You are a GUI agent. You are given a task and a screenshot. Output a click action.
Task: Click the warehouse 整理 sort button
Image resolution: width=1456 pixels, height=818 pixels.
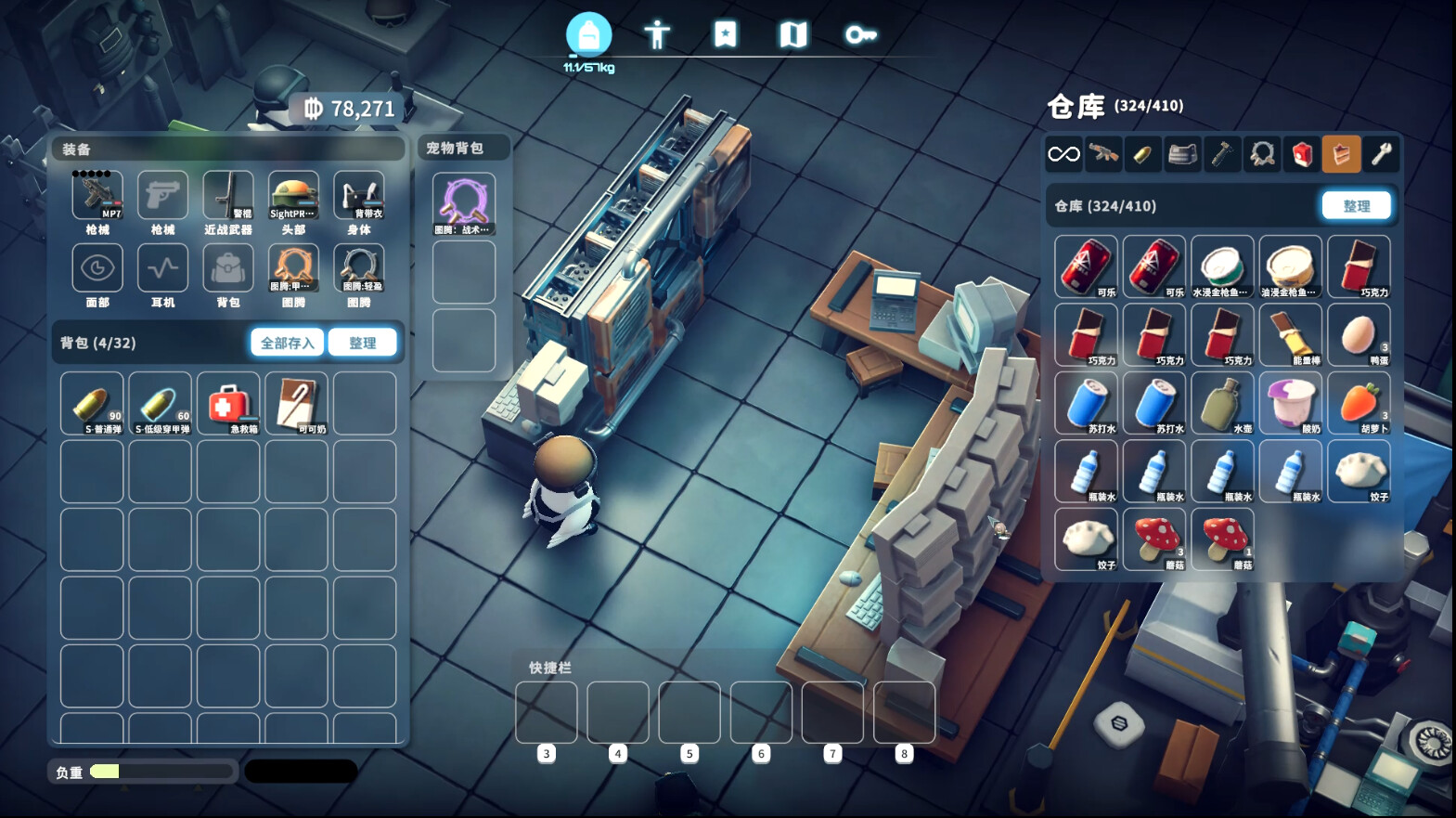[x=1356, y=206]
